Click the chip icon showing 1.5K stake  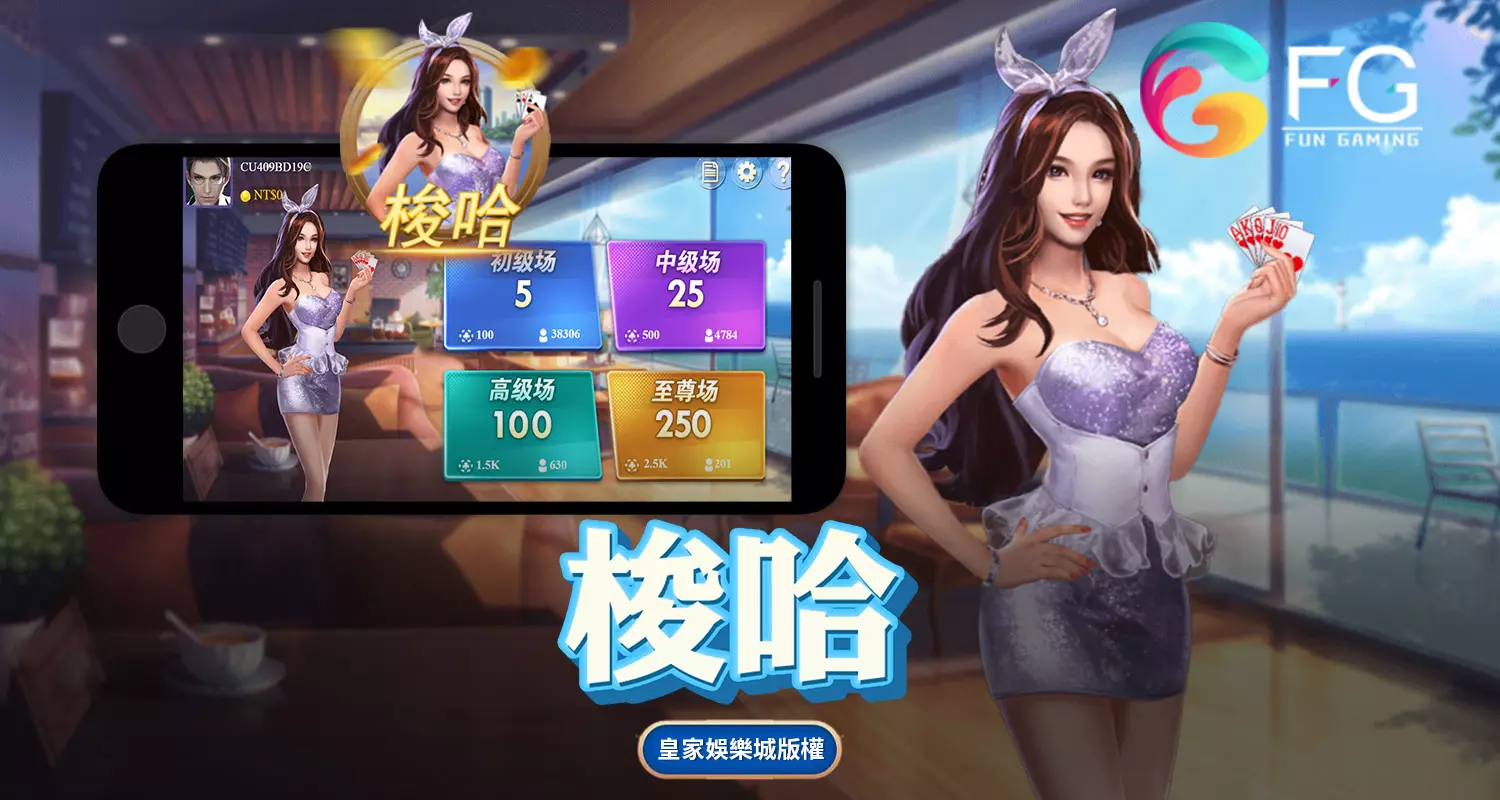[466, 466]
